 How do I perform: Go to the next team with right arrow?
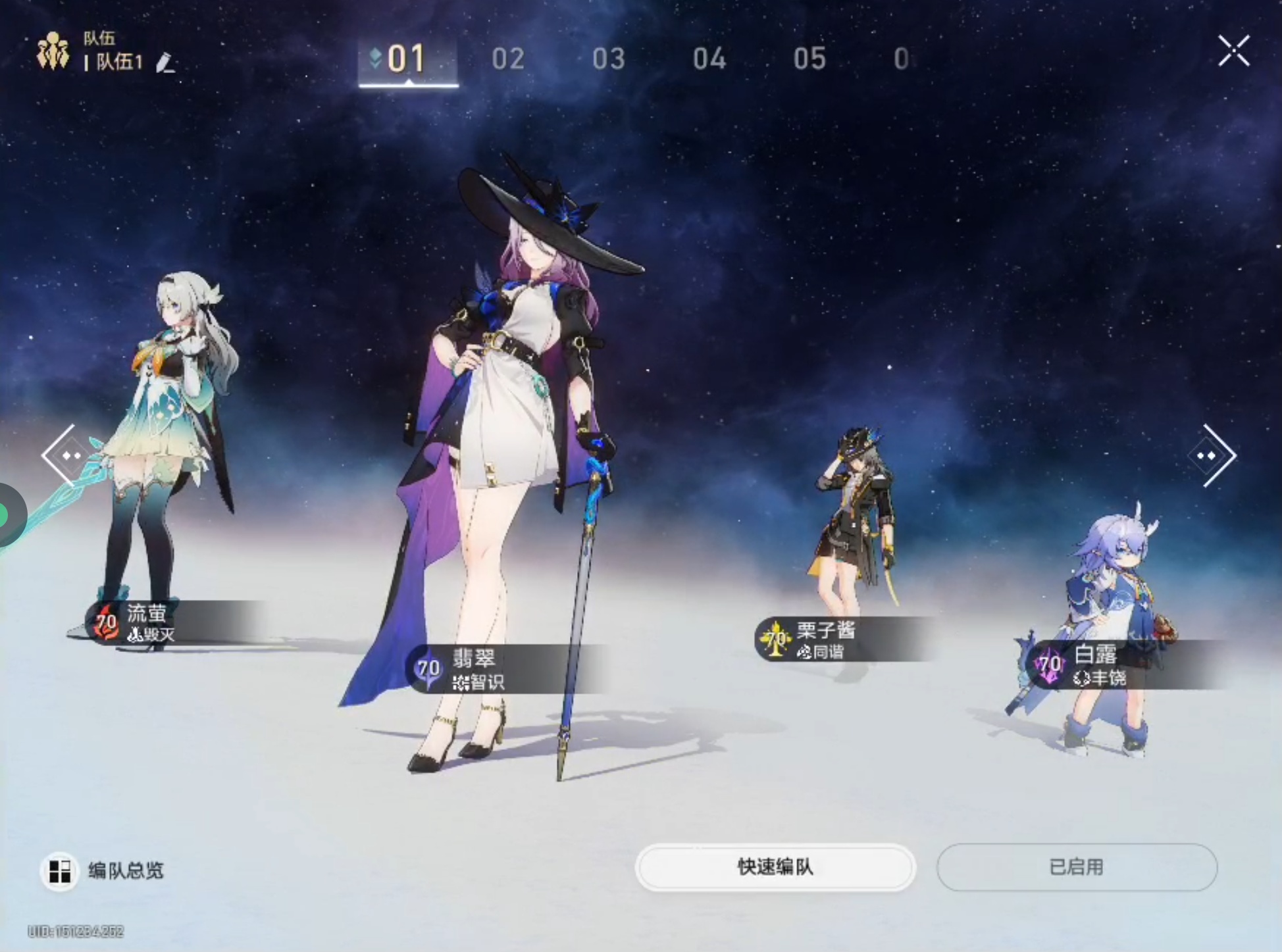[1214, 455]
